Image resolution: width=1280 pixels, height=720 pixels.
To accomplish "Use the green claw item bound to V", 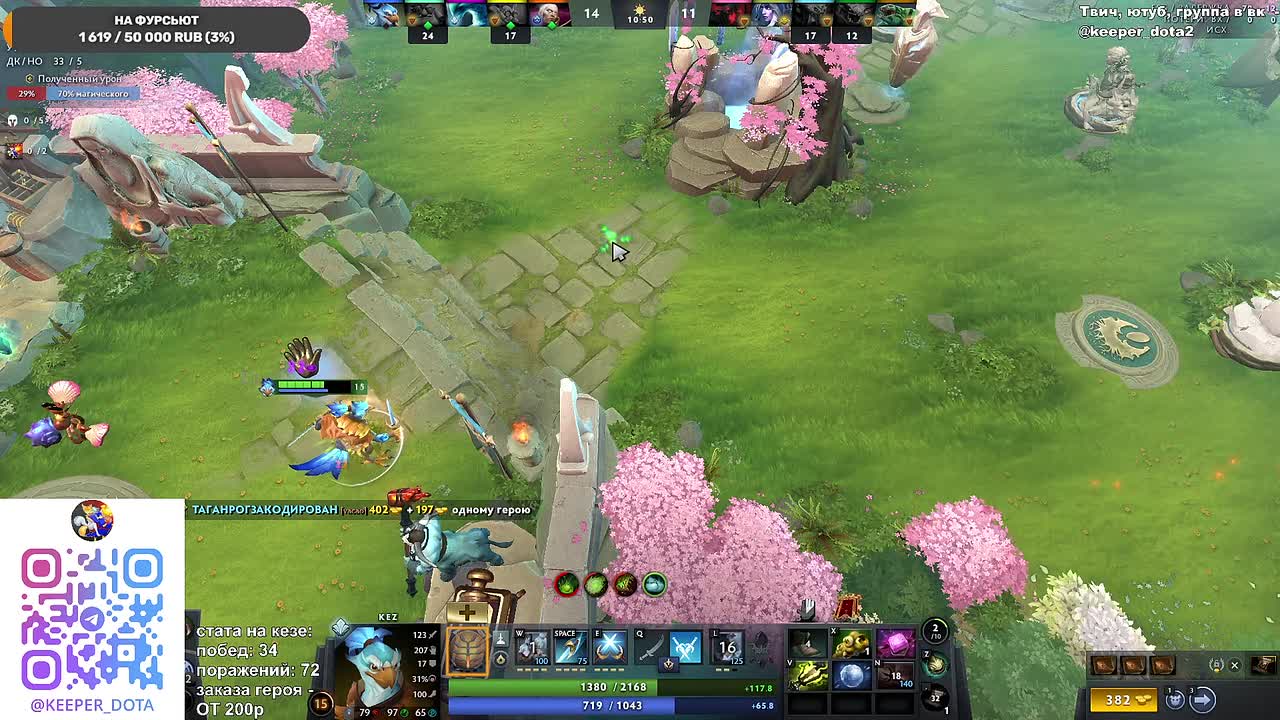I will tap(808, 676).
